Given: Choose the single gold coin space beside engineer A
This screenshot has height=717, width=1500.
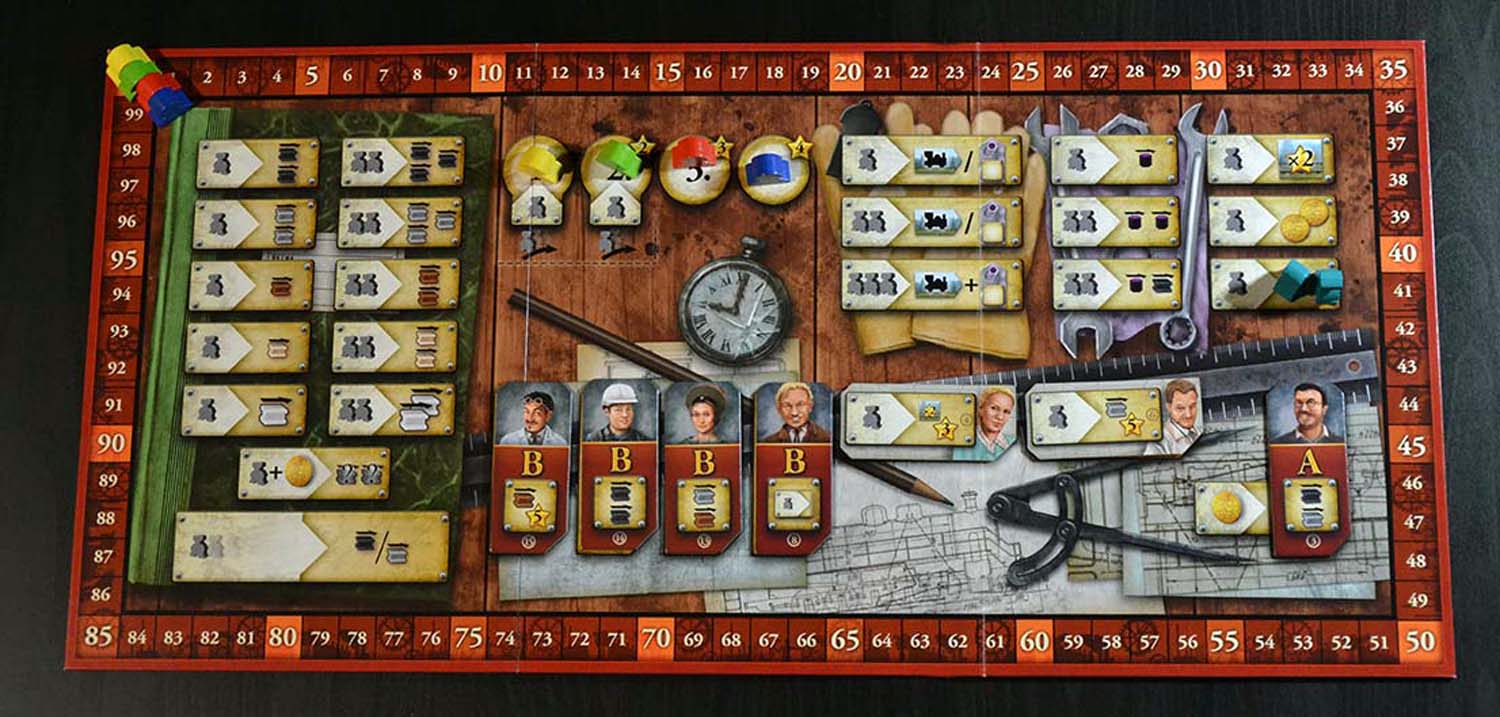Looking at the screenshot, I should tap(1230, 507).
